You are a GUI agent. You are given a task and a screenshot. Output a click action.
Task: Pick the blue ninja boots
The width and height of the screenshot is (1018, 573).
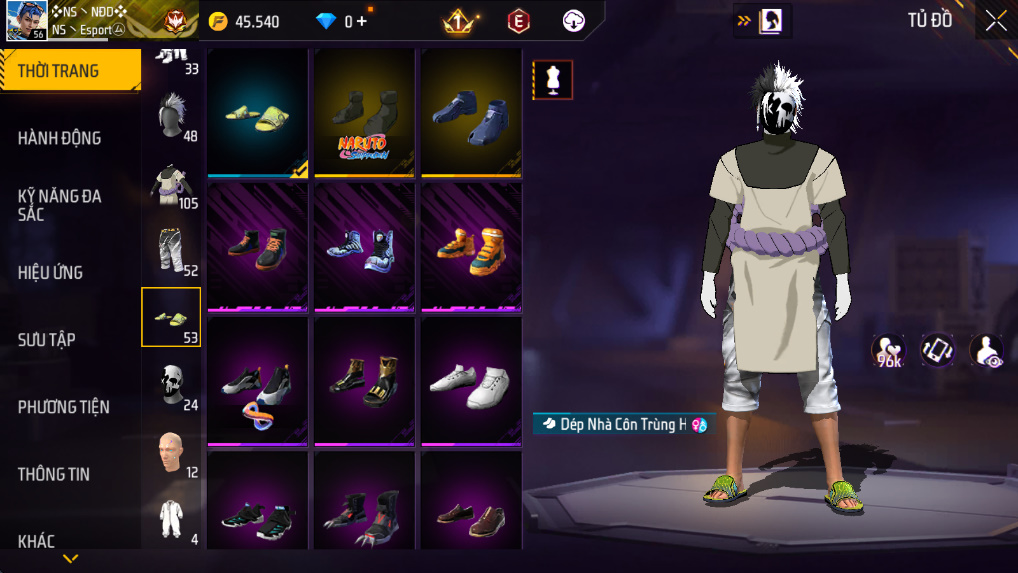pyautogui.click(x=471, y=112)
